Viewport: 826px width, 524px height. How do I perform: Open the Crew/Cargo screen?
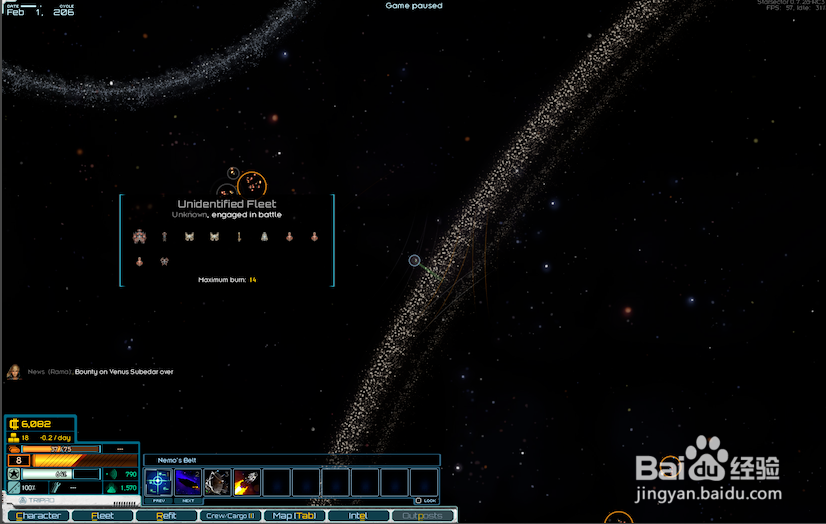(x=231, y=516)
